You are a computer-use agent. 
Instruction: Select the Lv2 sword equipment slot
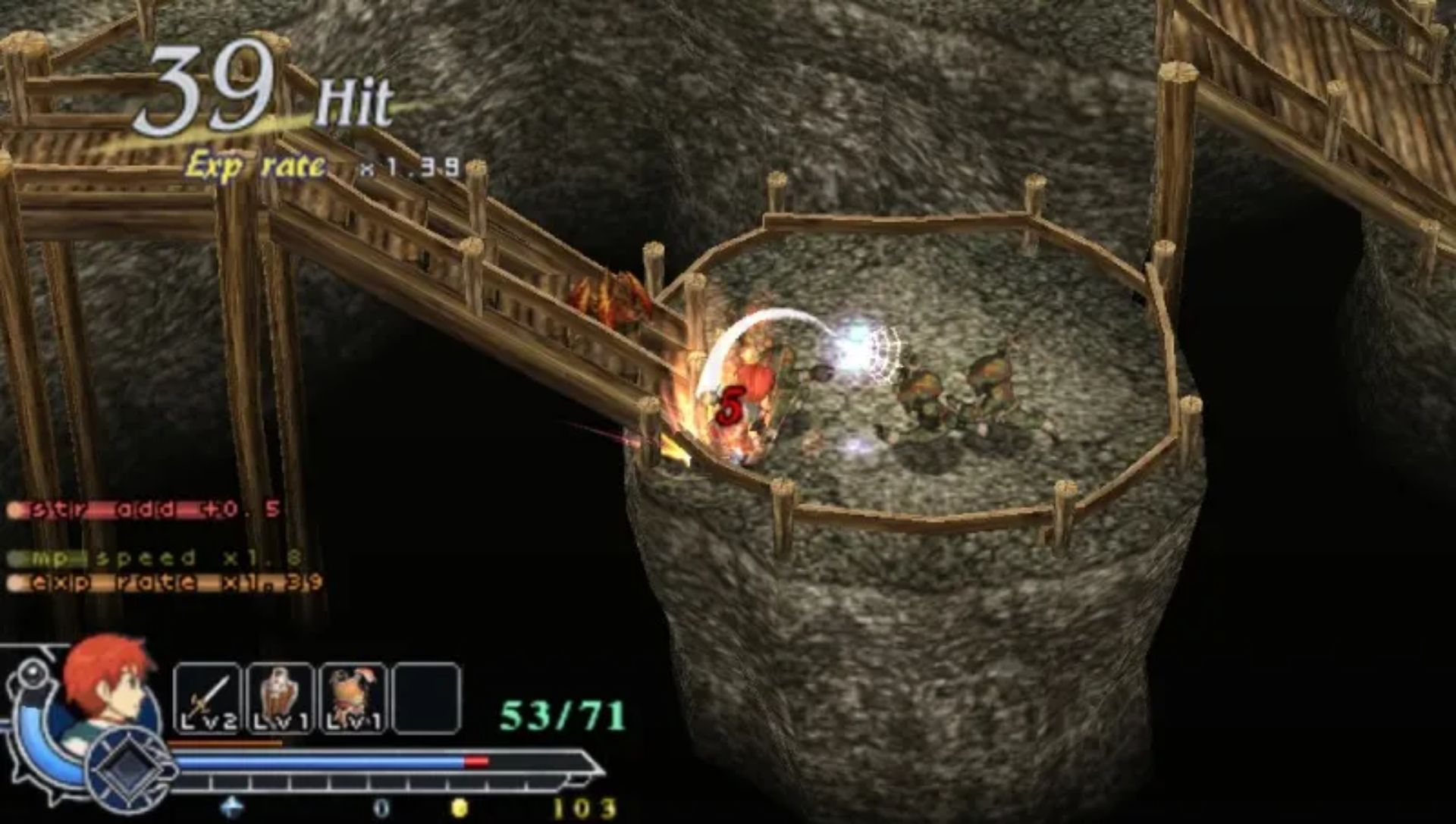[207, 699]
